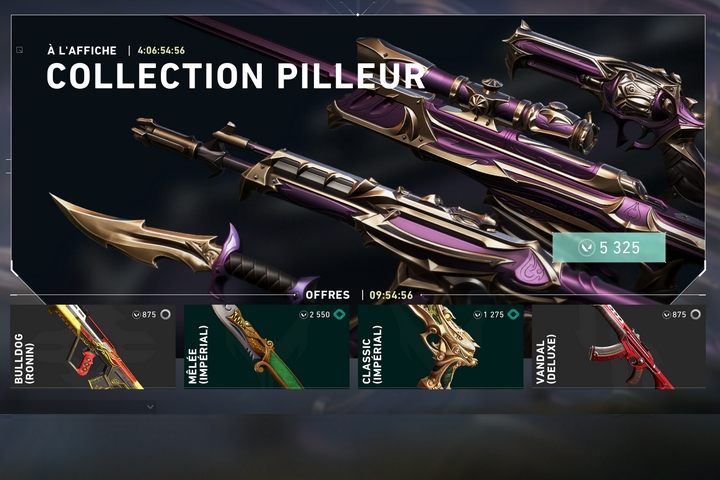View the Classic (Impérial) pistol offer
Viewport: 720px width, 480px height.
pos(441,347)
